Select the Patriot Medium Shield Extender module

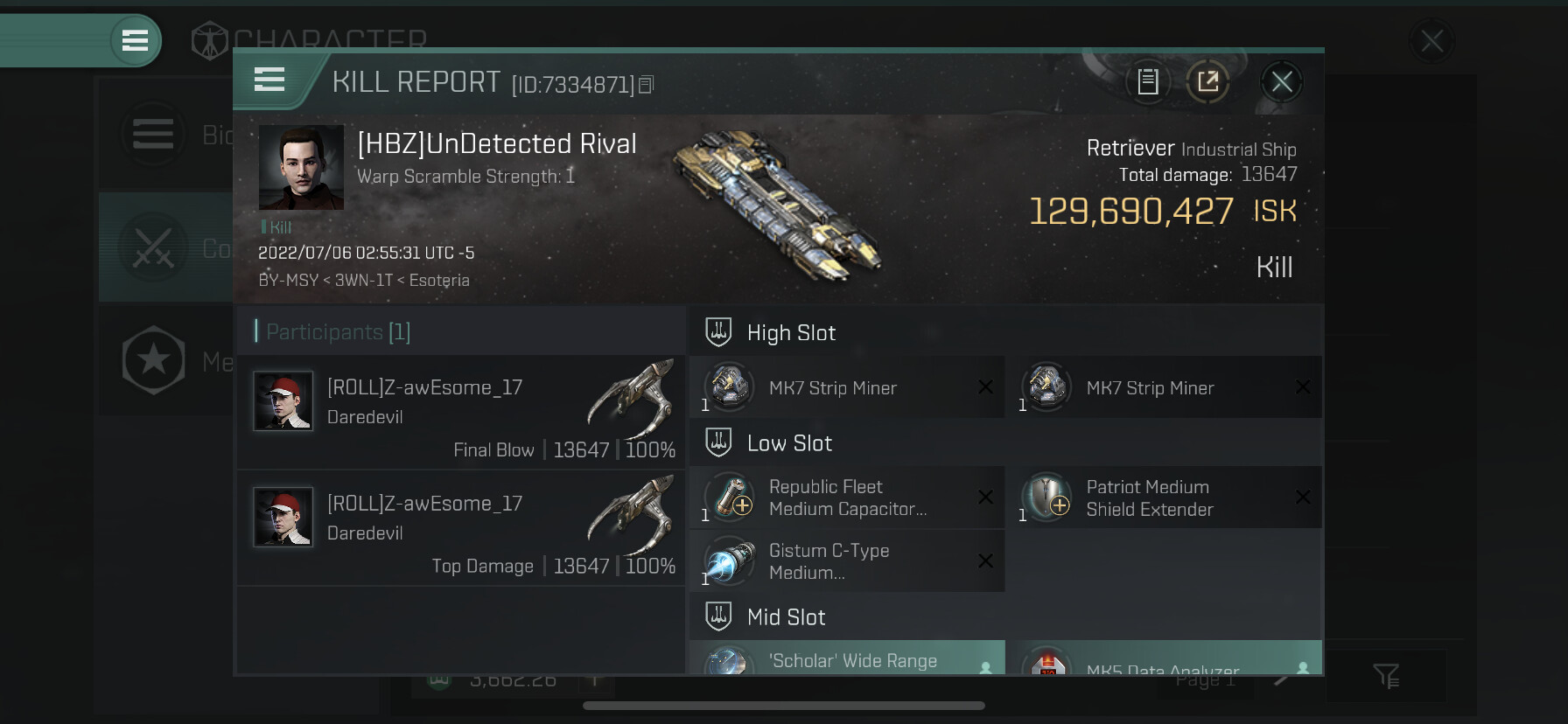(x=1165, y=498)
